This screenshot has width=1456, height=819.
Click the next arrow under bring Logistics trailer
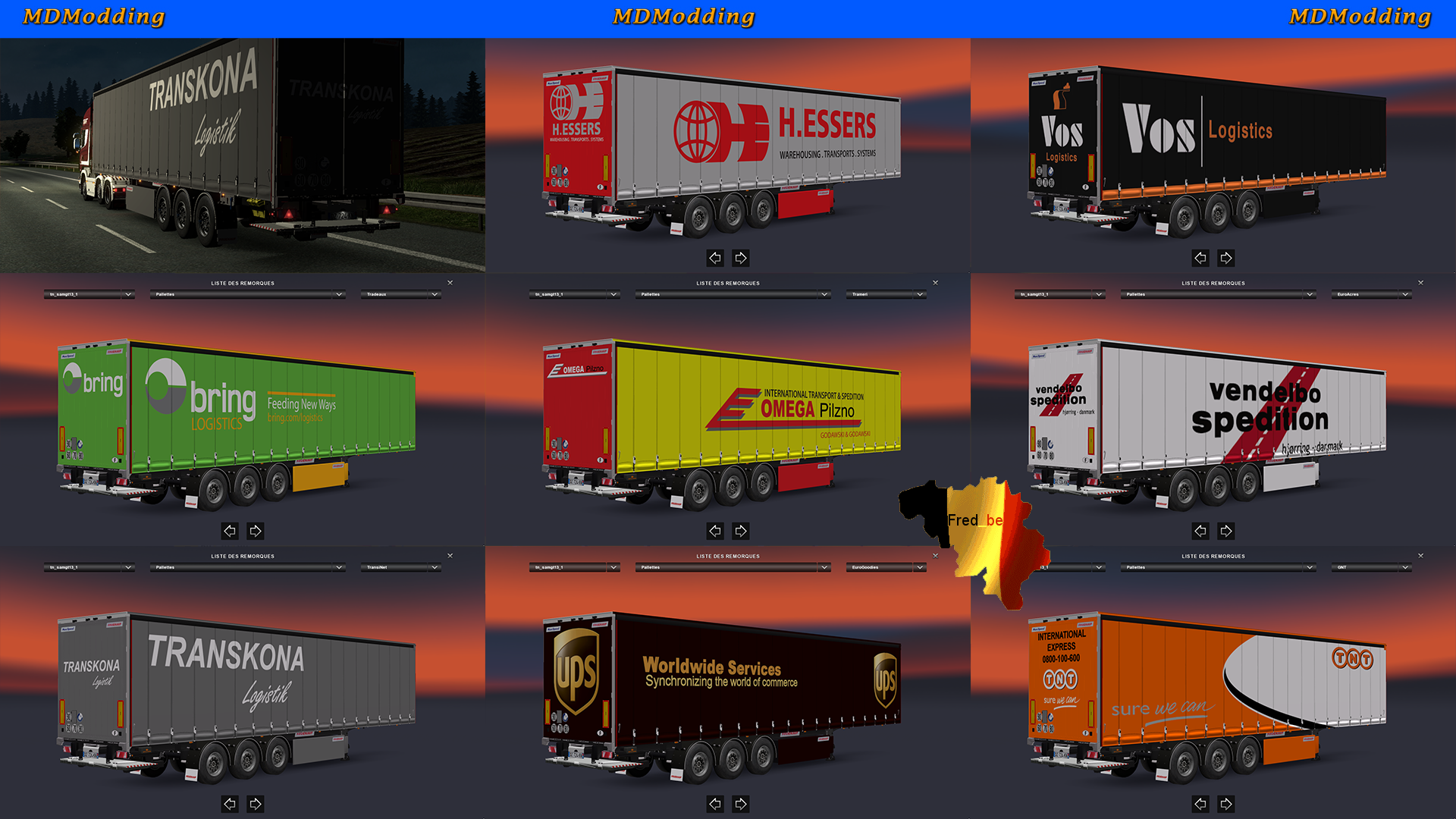256,531
